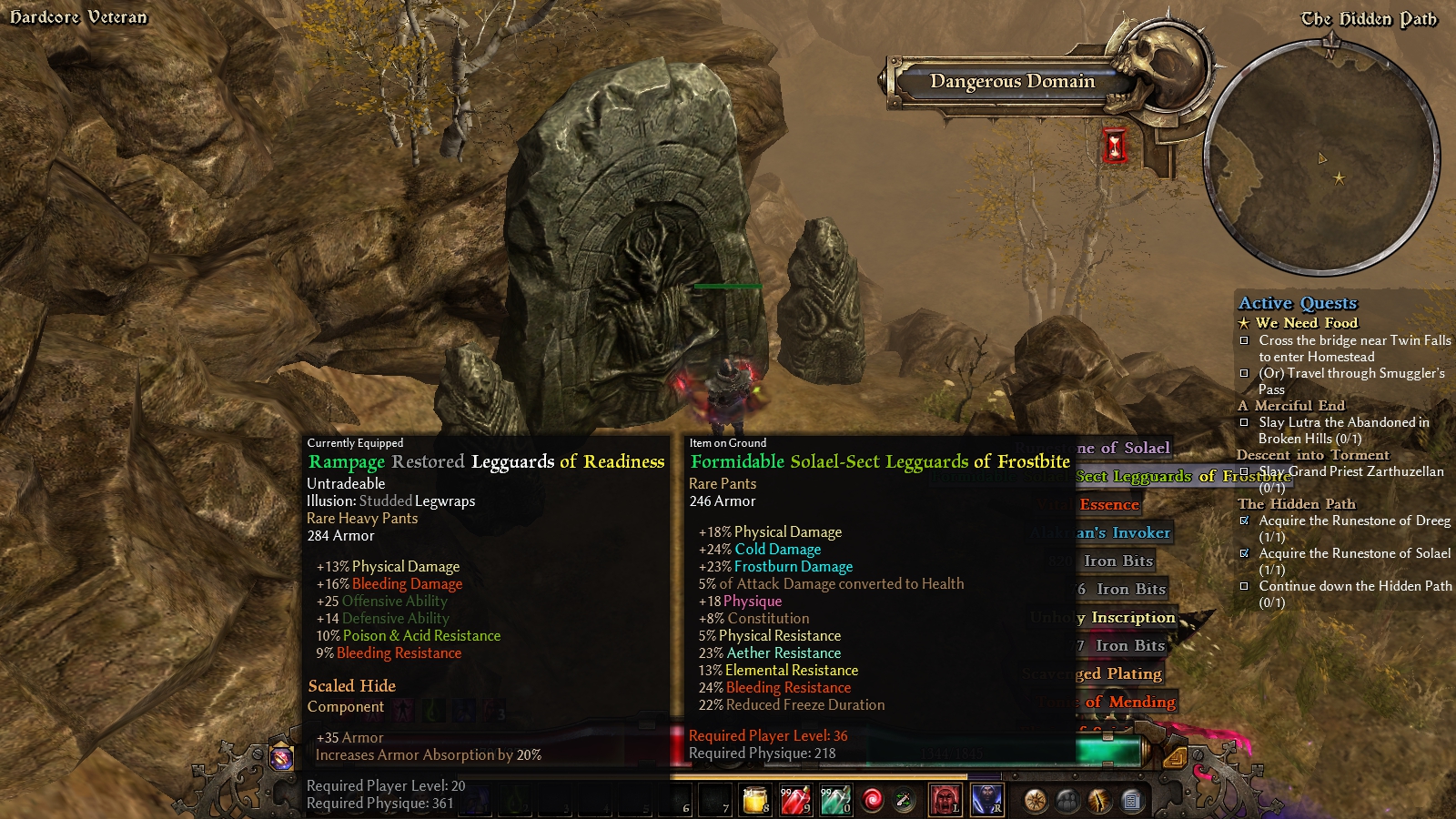1456x819 pixels.
Task: Select the right-mouse hooded figure skill
Action: click(986, 800)
